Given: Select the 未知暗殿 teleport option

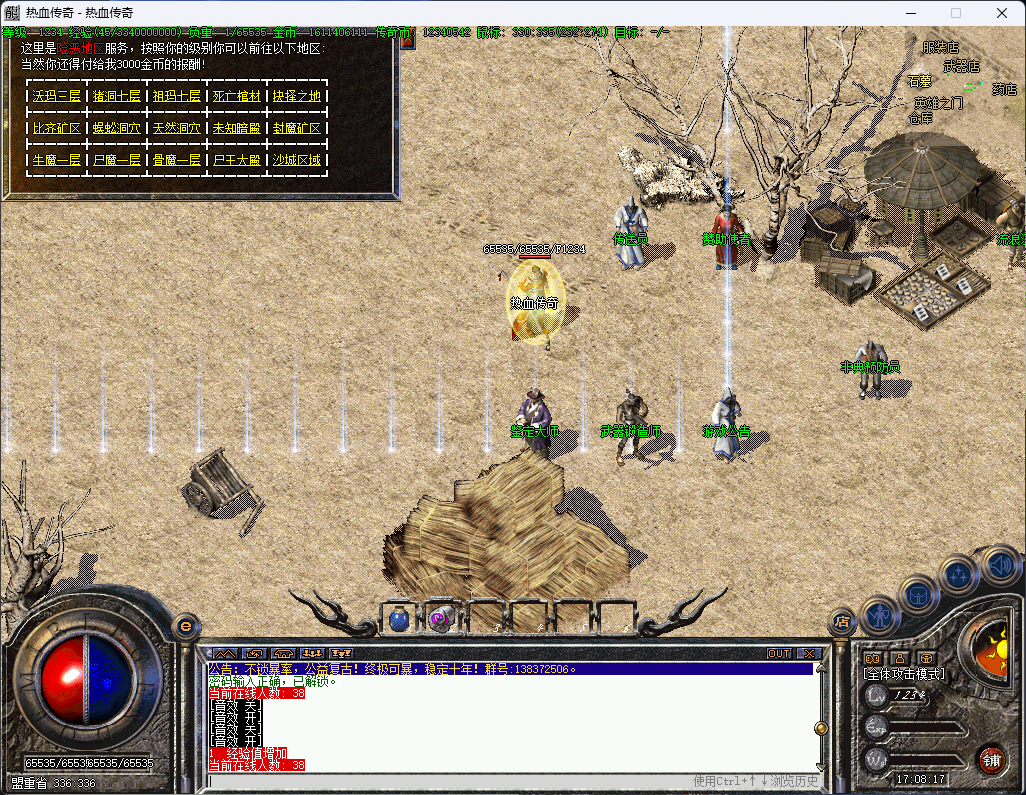Looking at the screenshot, I should coord(237,128).
